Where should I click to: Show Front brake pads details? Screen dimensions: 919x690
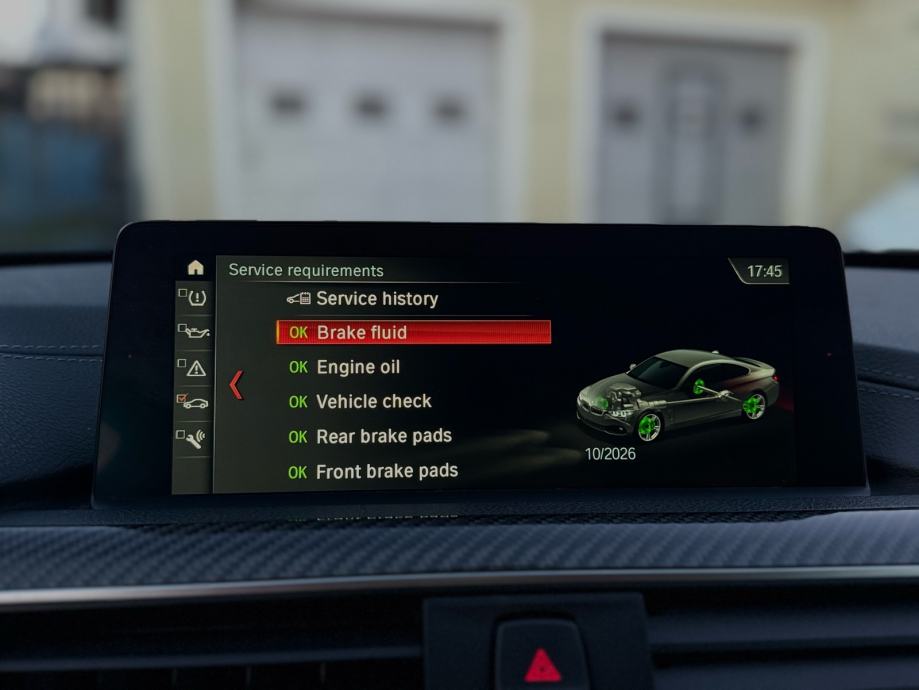click(386, 471)
